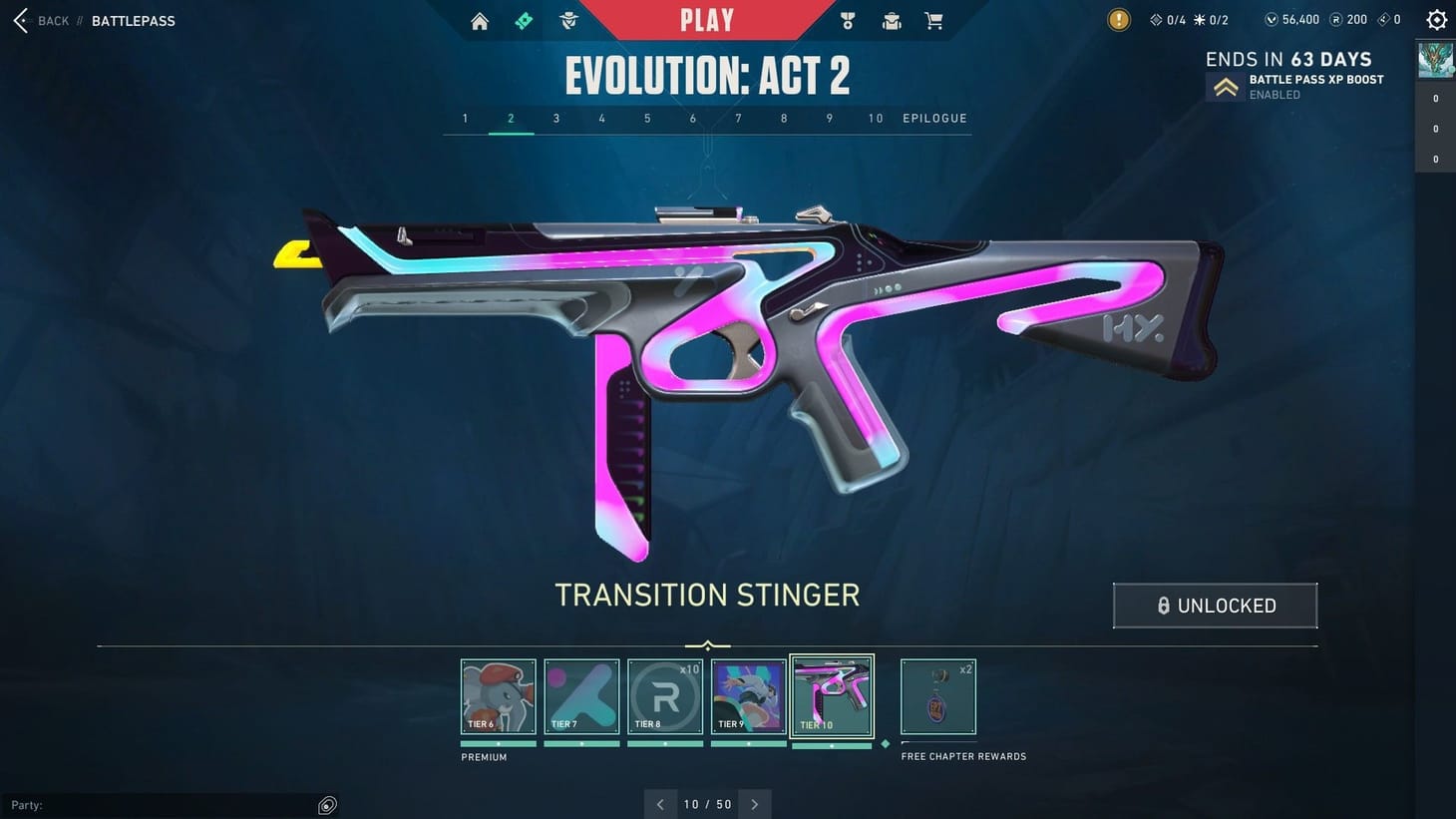The height and width of the screenshot is (819, 1456).
Task: Open the Store cart icon
Action: (933, 20)
